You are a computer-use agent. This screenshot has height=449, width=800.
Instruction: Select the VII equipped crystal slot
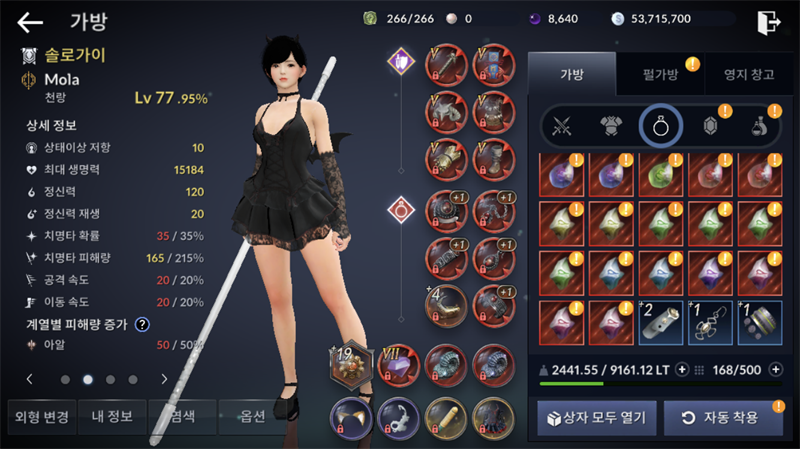397,366
